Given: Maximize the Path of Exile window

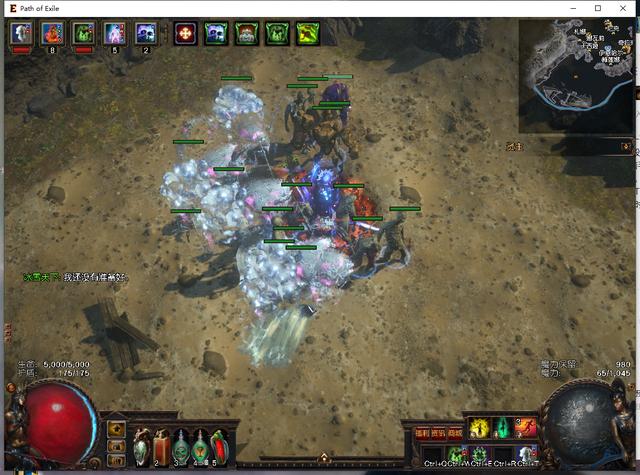Looking at the screenshot, I should tap(598, 8).
